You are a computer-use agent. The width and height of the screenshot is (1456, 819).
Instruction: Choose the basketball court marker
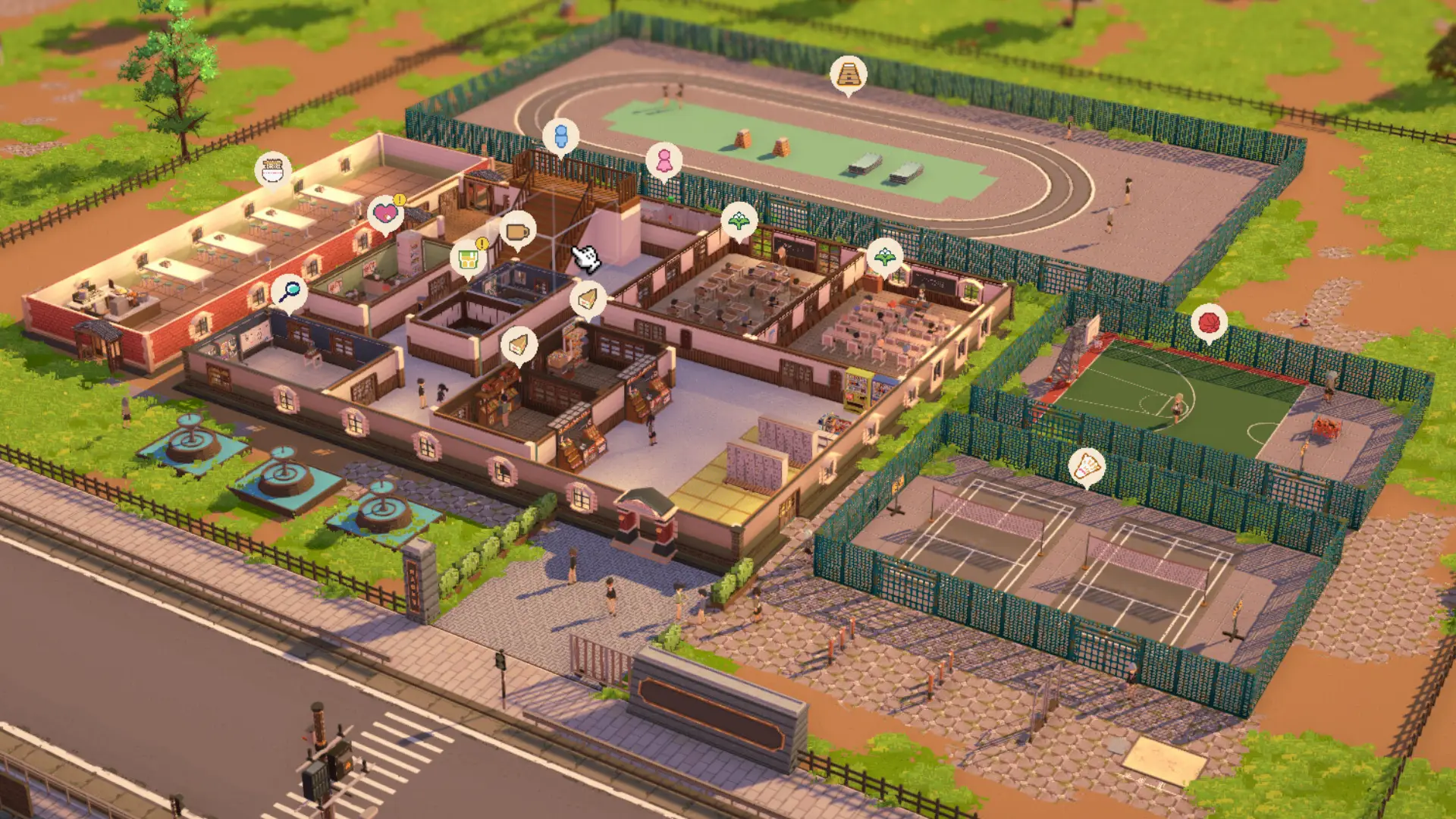point(1209,322)
